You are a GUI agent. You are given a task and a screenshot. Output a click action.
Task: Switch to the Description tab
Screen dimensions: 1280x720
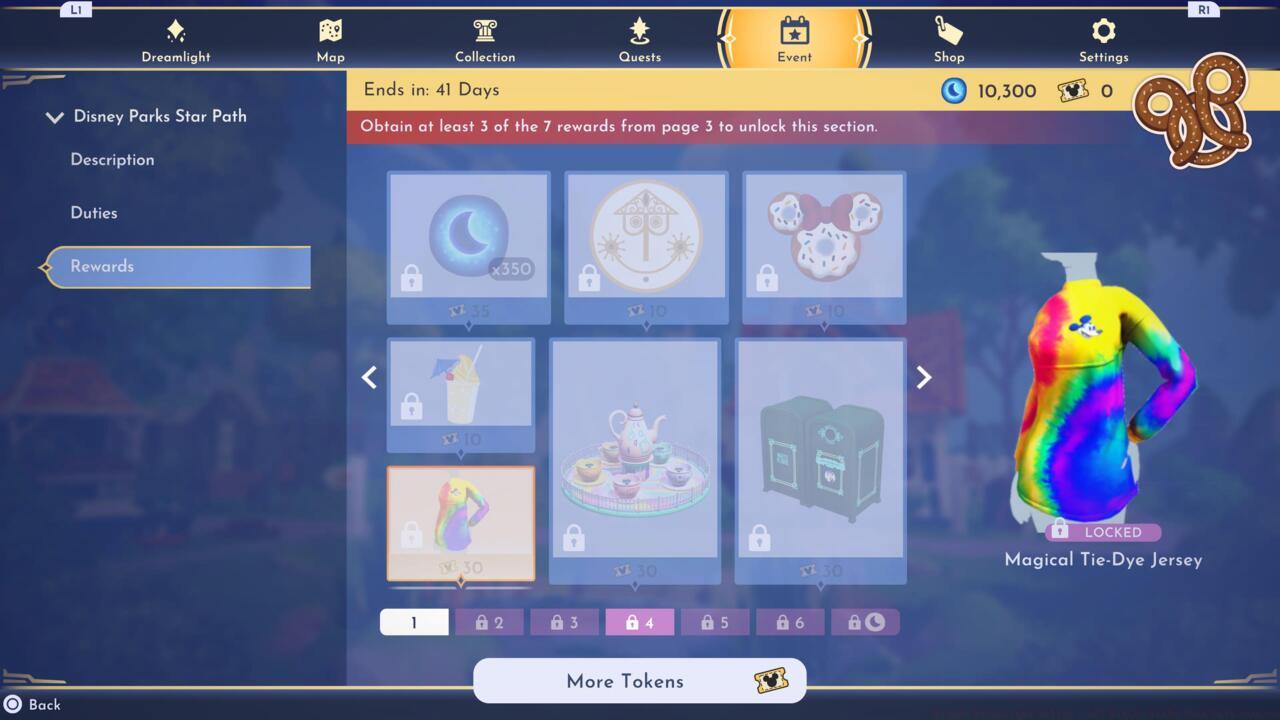(111, 160)
